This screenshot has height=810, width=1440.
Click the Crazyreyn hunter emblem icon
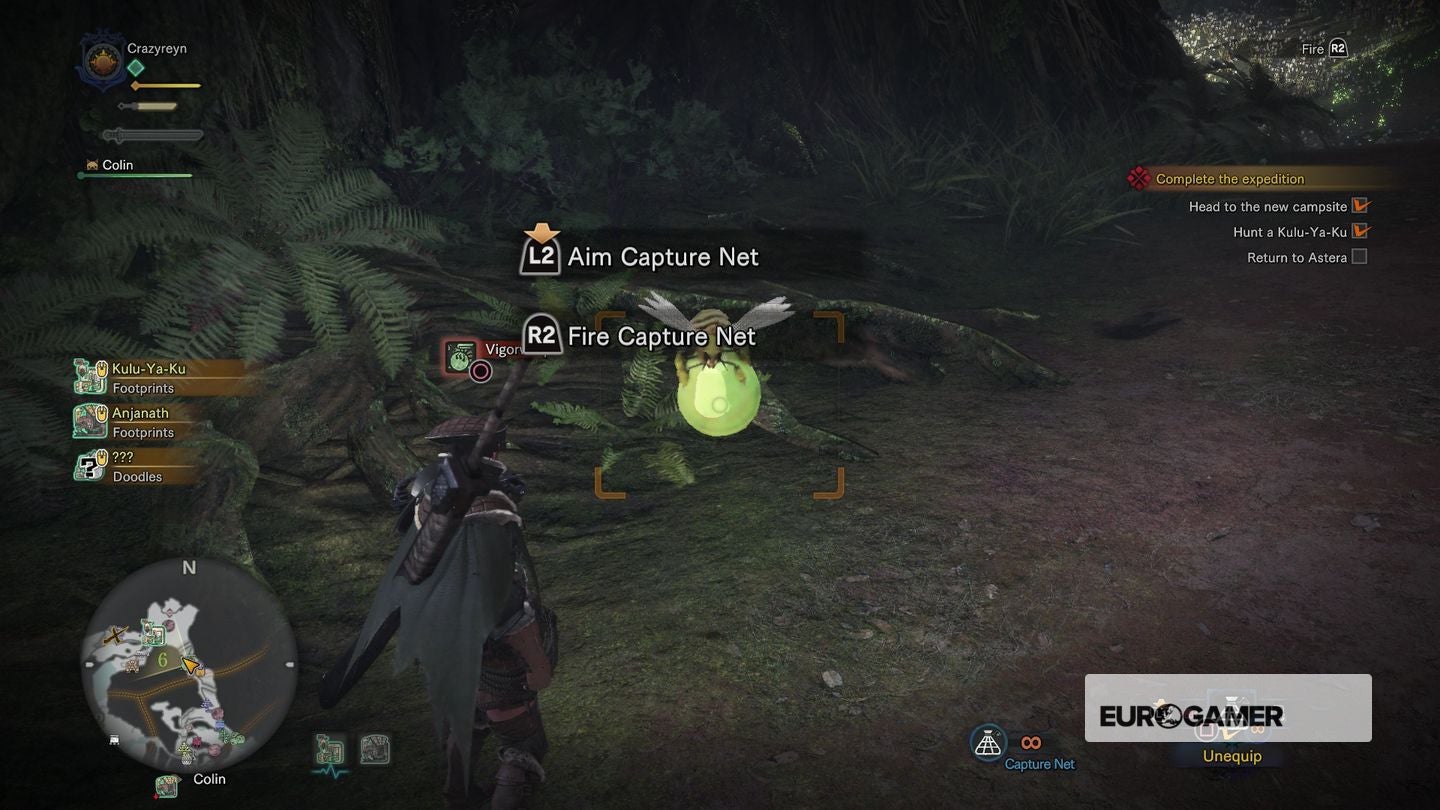[101, 59]
